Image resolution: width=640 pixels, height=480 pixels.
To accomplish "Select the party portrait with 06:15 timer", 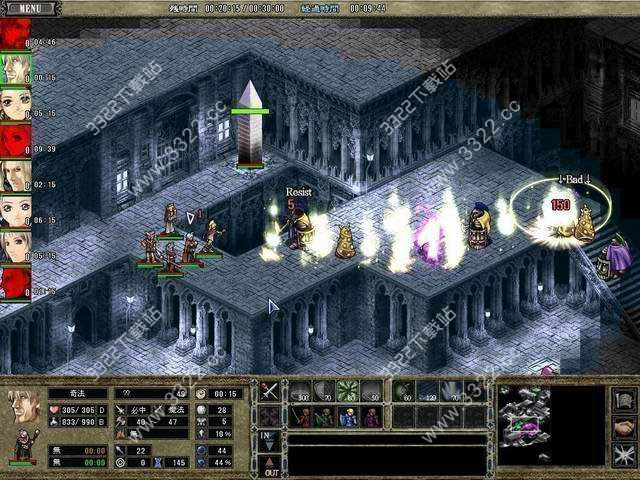I will (x=15, y=210).
